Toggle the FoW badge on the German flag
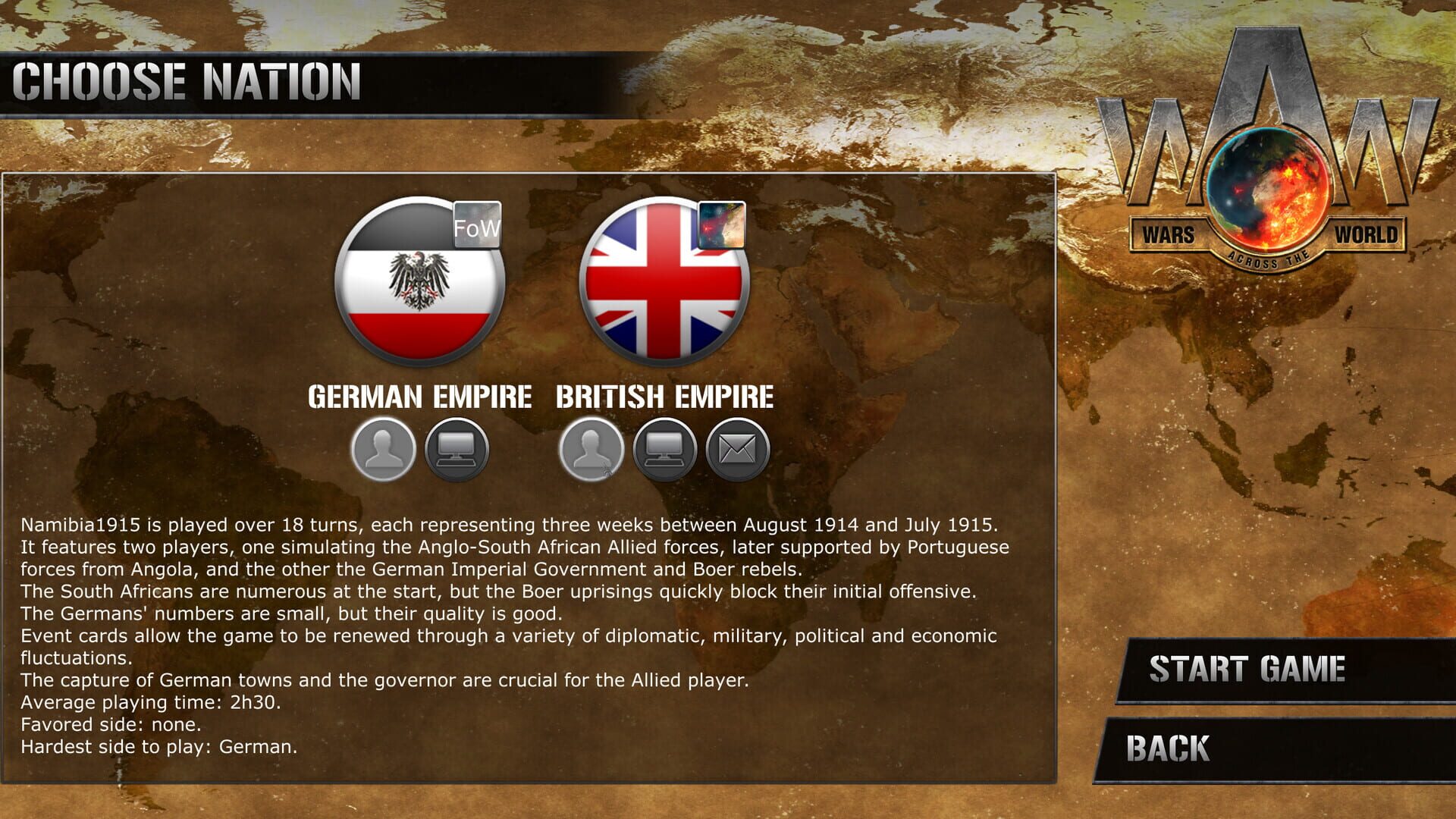This screenshot has height=819, width=1456. pos(477,226)
